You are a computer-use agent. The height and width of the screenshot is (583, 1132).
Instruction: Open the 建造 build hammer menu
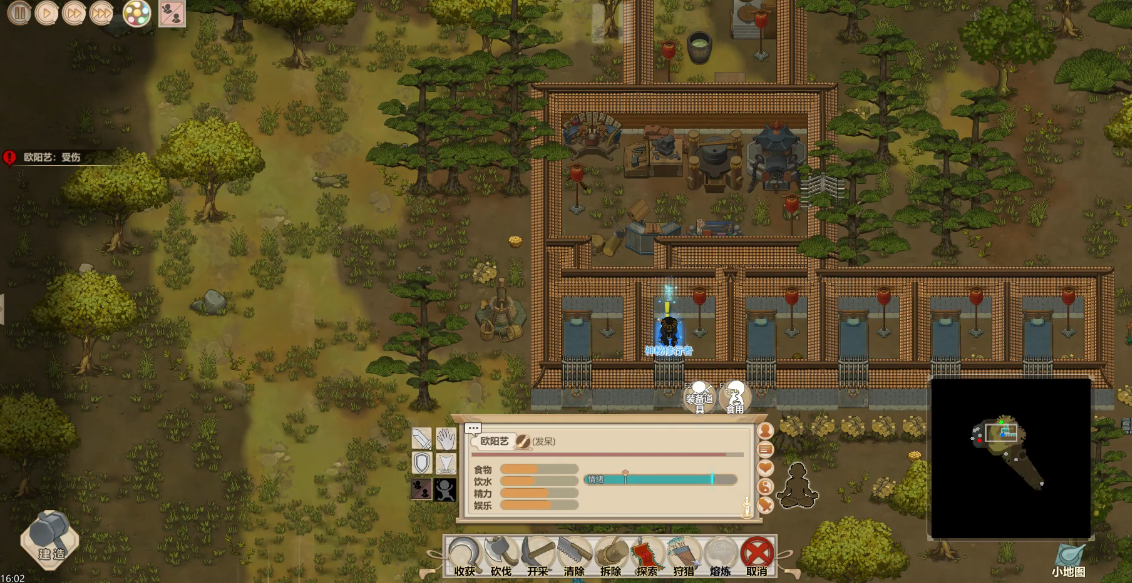(50, 537)
